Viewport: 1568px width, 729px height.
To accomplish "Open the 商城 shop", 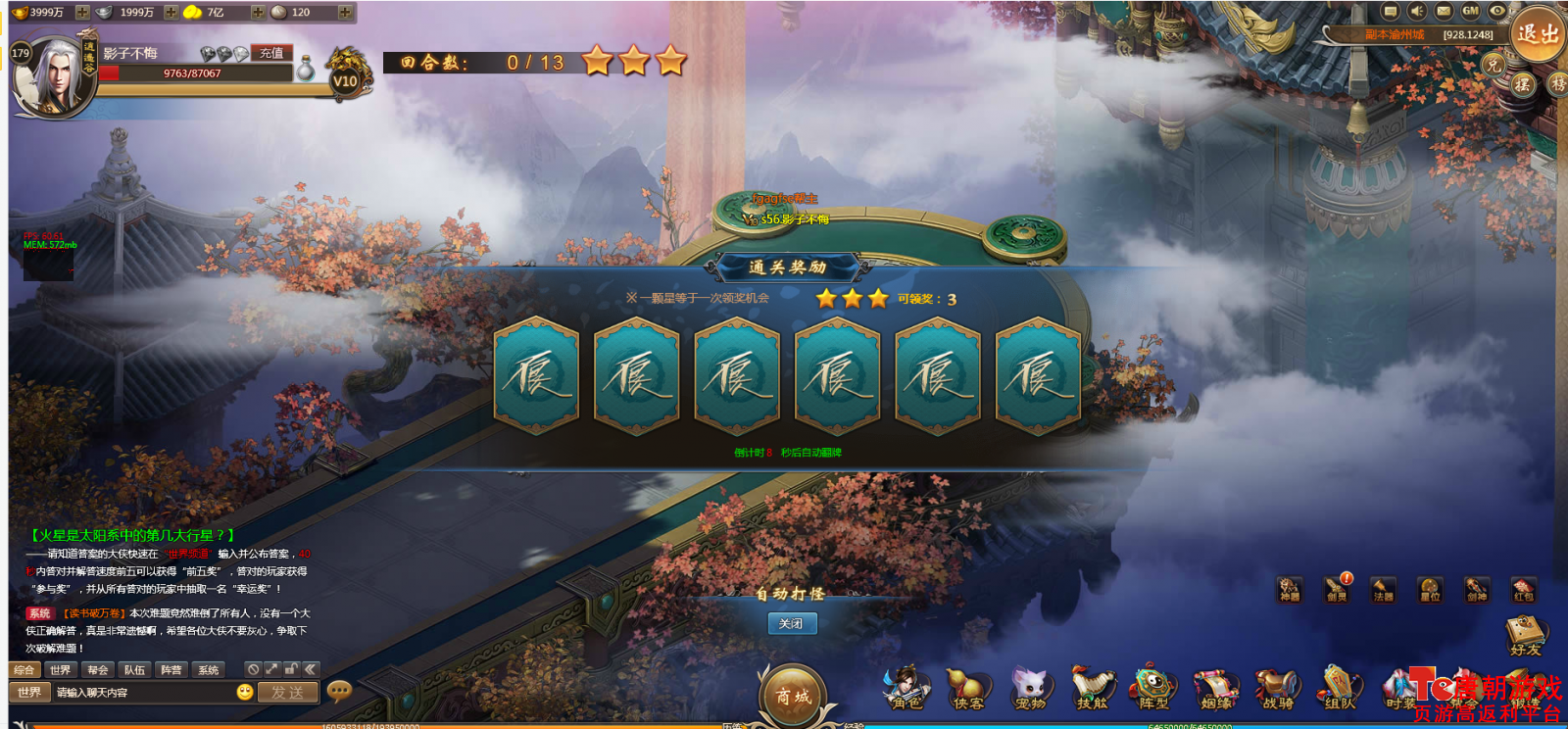I will [792, 694].
